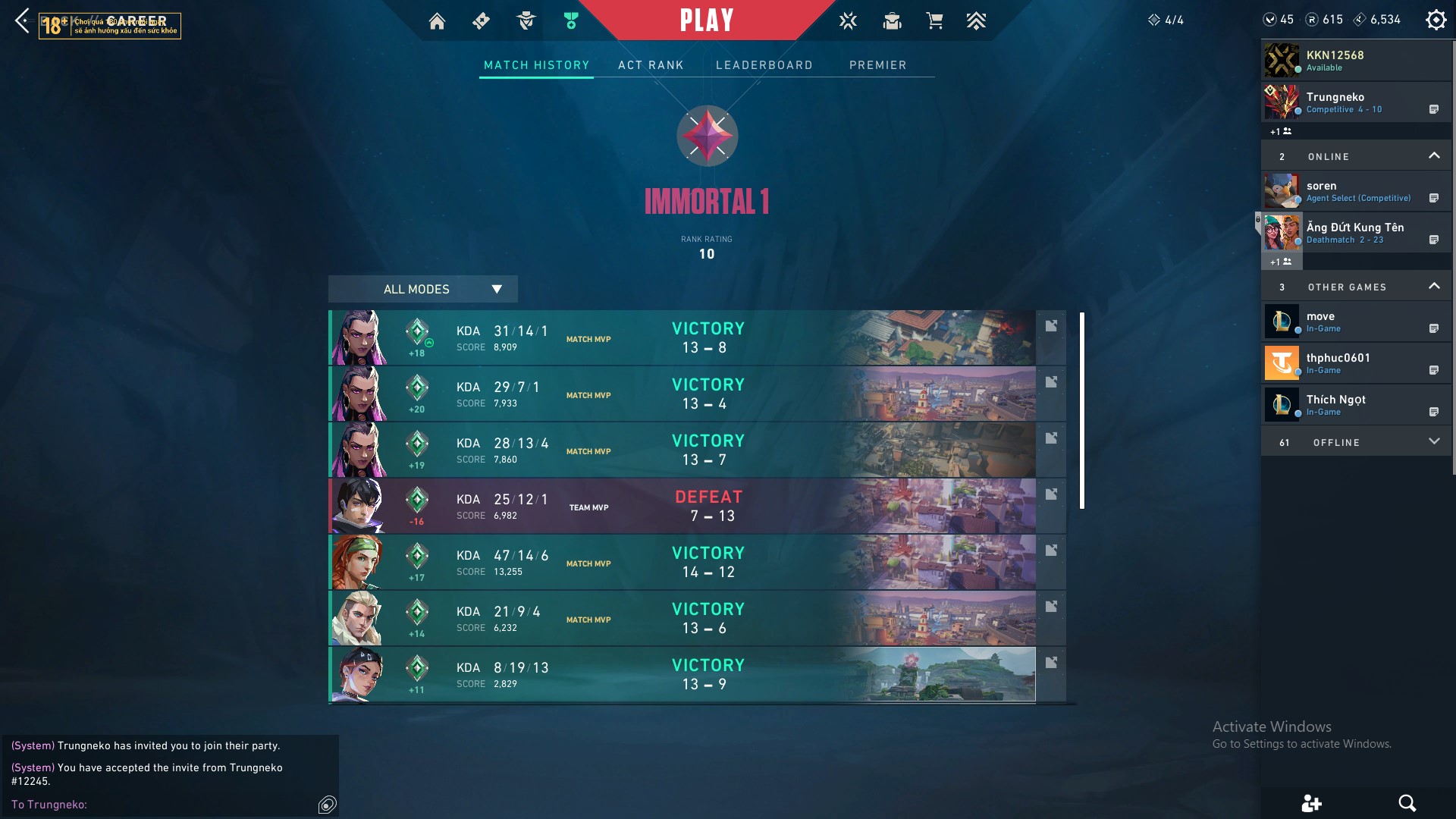Open the home screen icon
The width and height of the screenshot is (1456, 819).
(x=437, y=21)
